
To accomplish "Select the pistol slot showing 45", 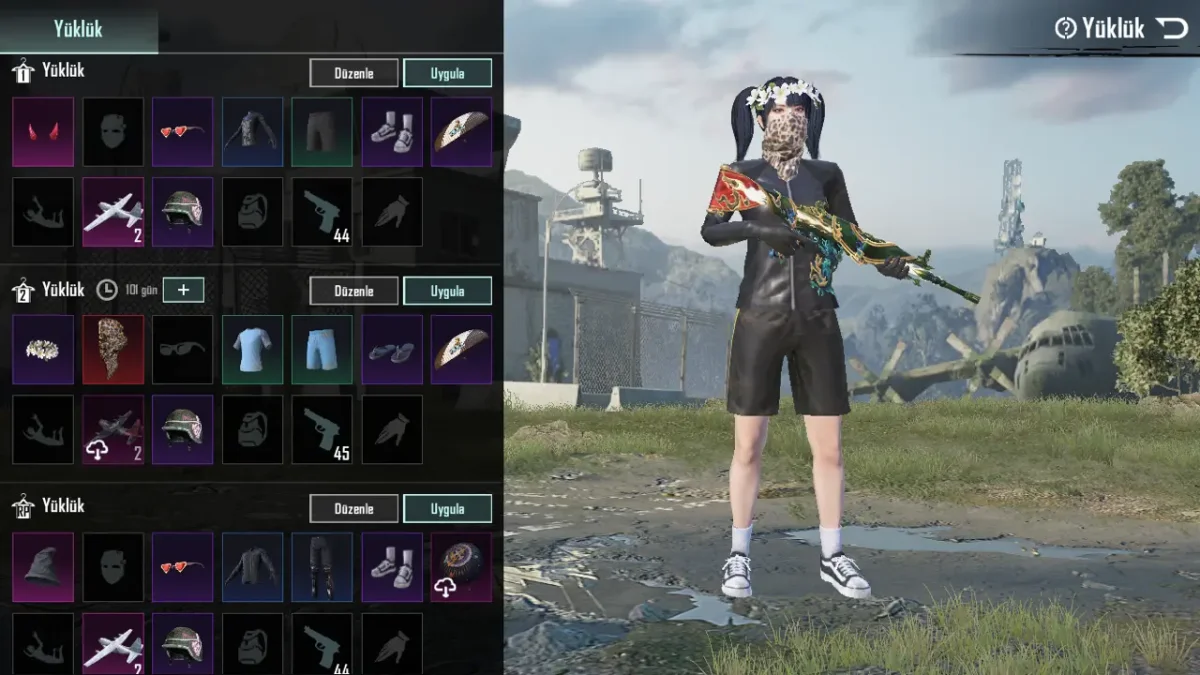I will [322, 429].
